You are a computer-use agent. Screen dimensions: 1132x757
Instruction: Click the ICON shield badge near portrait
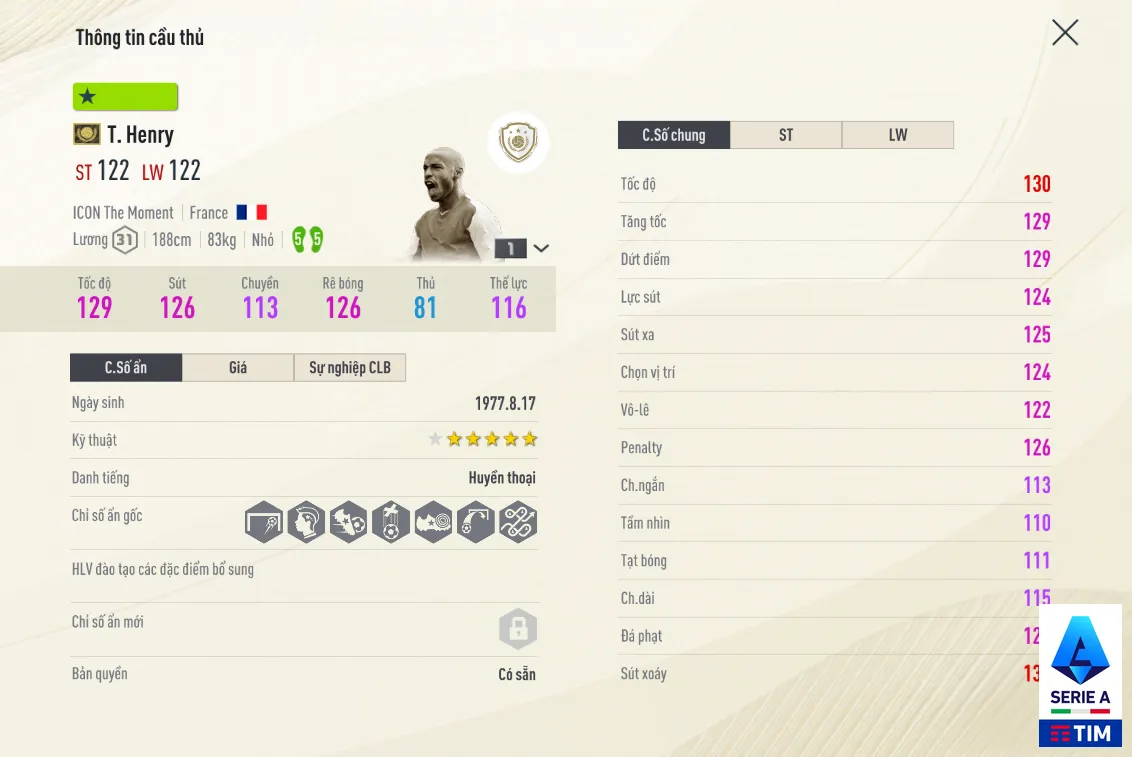click(x=518, y=142)
